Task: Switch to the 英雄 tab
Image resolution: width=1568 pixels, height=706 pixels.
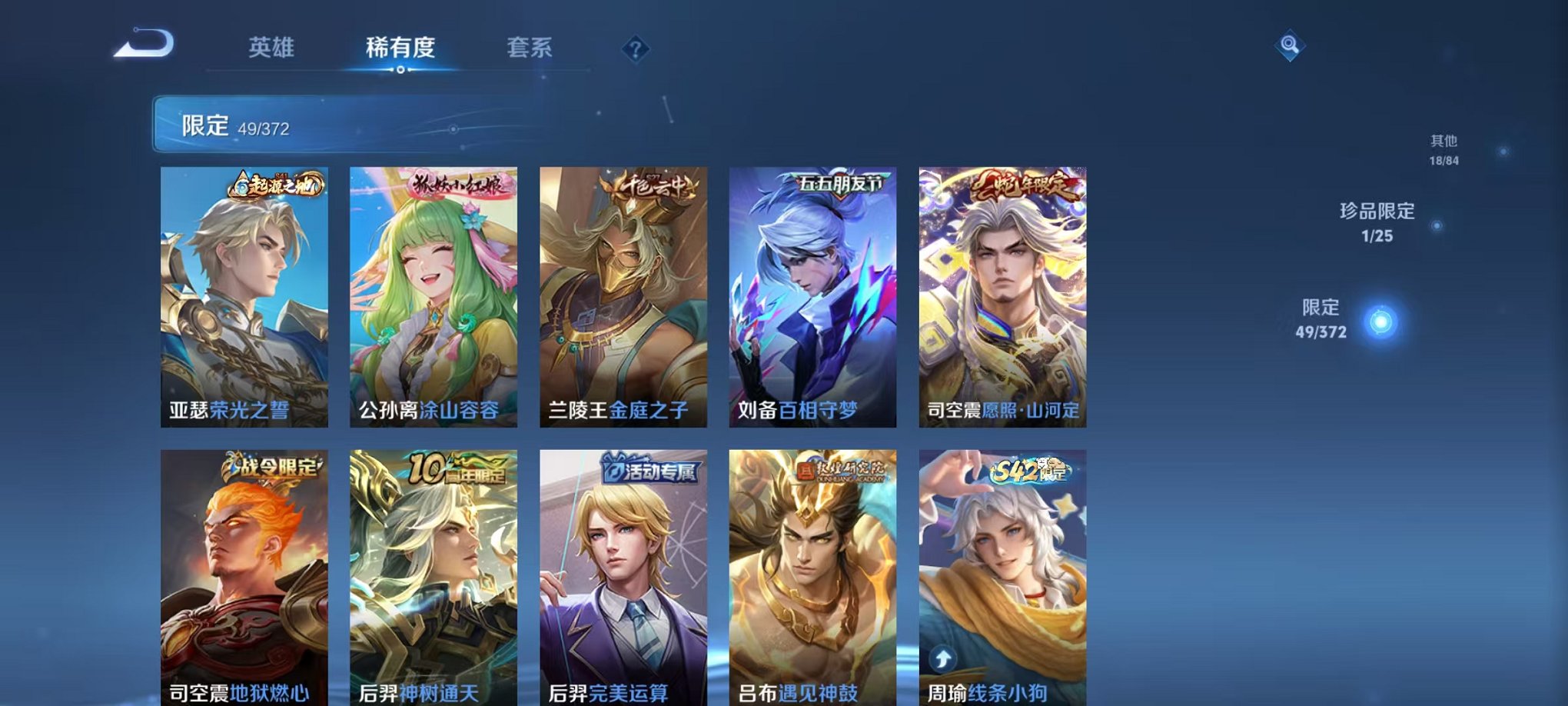Action: point(274,48)
